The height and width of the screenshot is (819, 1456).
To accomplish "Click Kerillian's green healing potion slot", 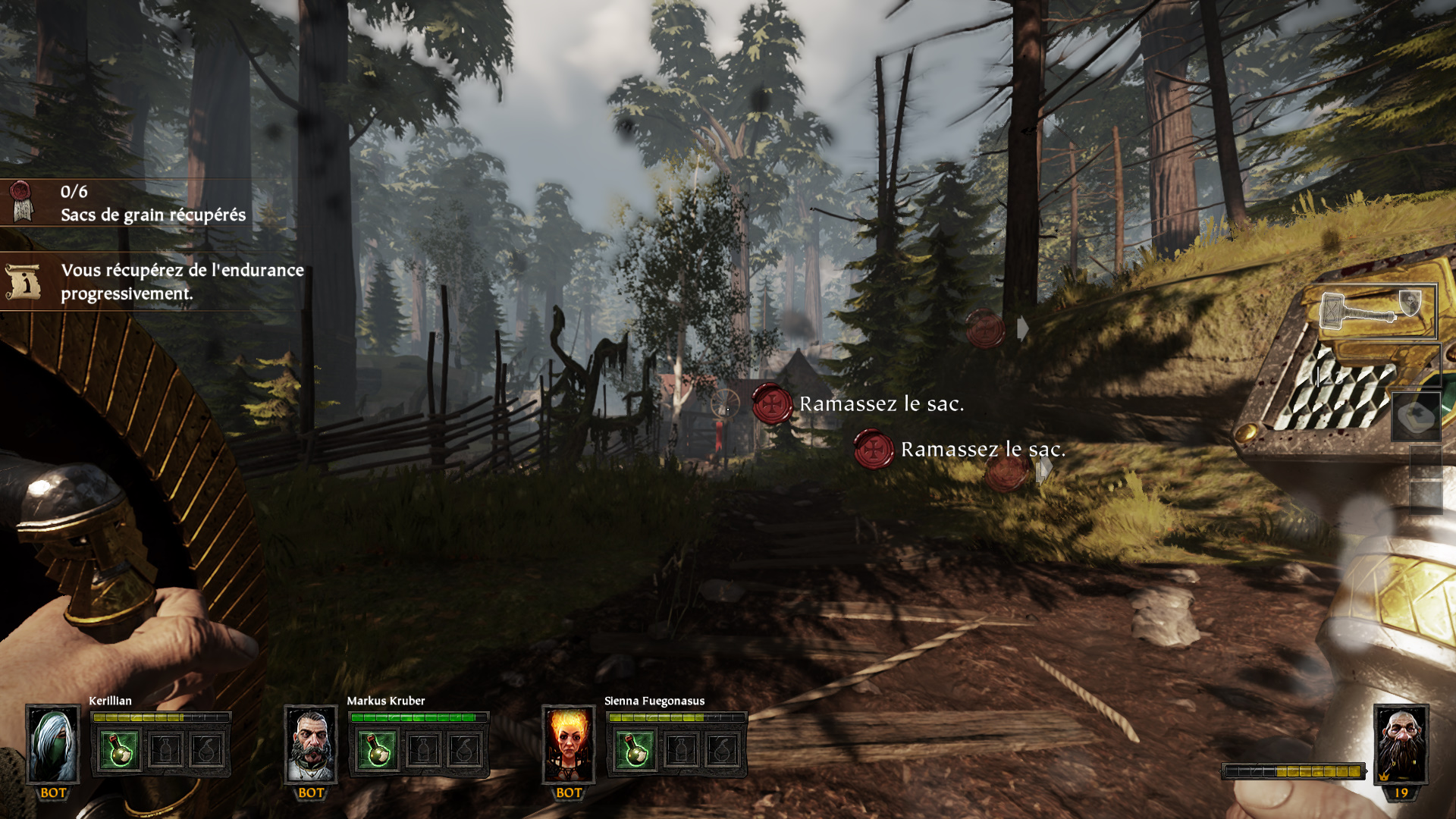I will (120, 750).
